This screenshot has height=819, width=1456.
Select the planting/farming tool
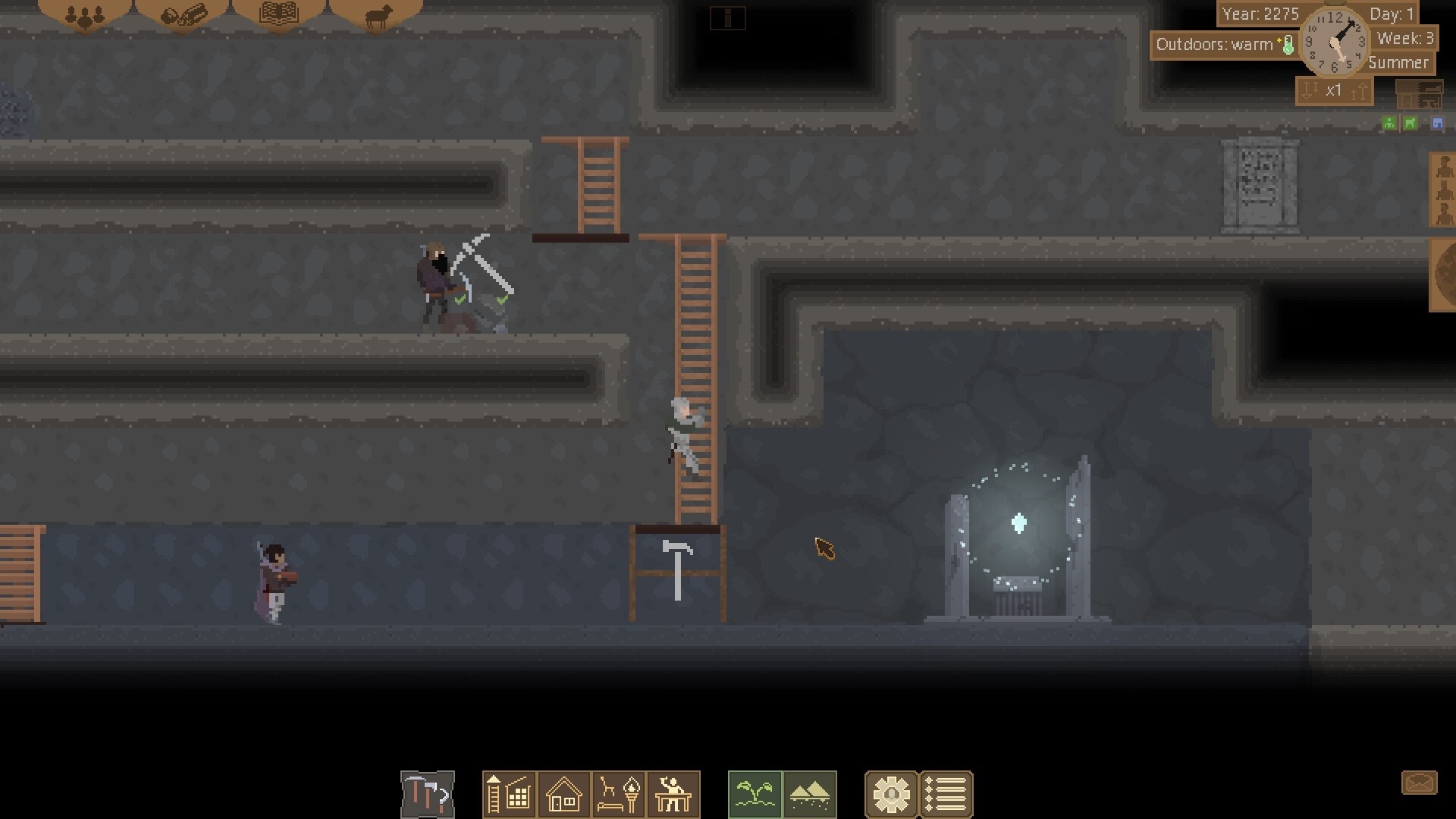[x=755, y=794]
